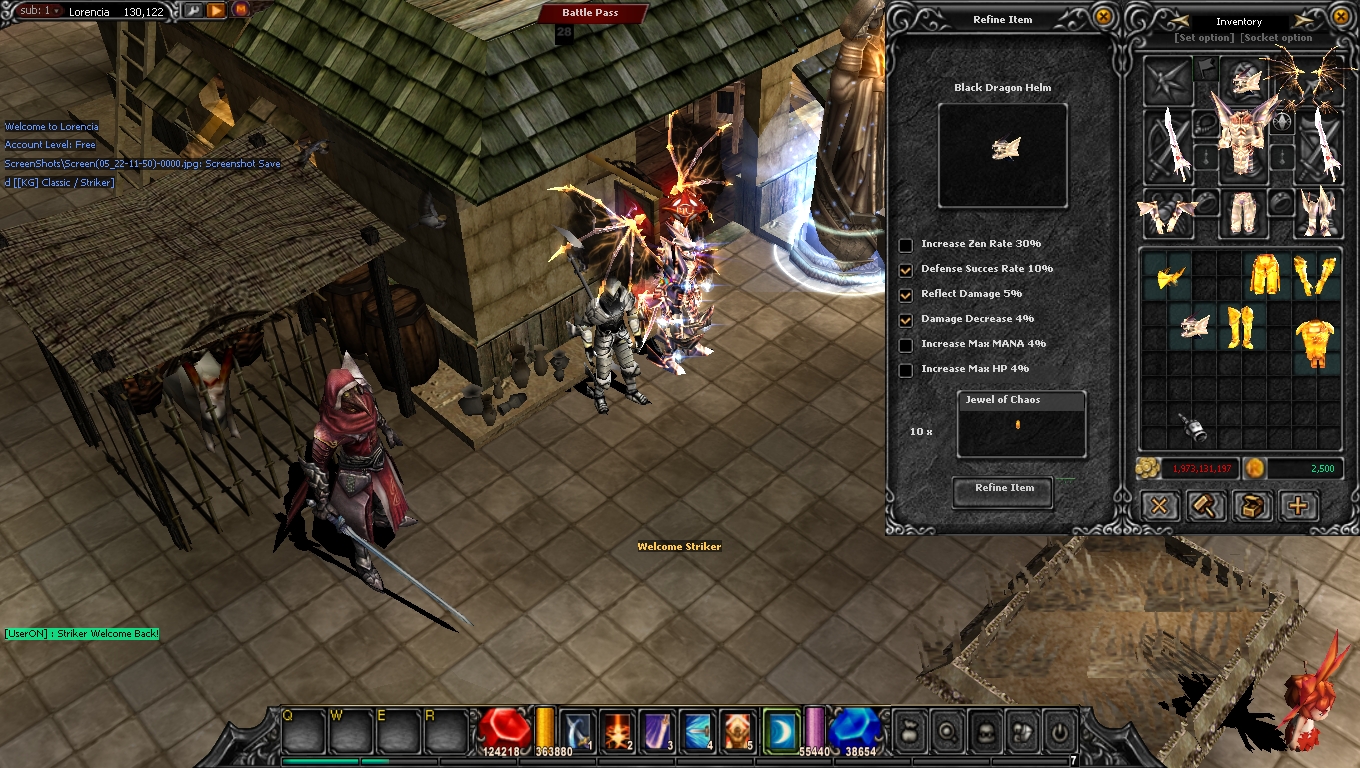Enable Increase Max HP 4% checkbox
Viewport: 1360px width, 768px height.
click(x=906, y=370)
